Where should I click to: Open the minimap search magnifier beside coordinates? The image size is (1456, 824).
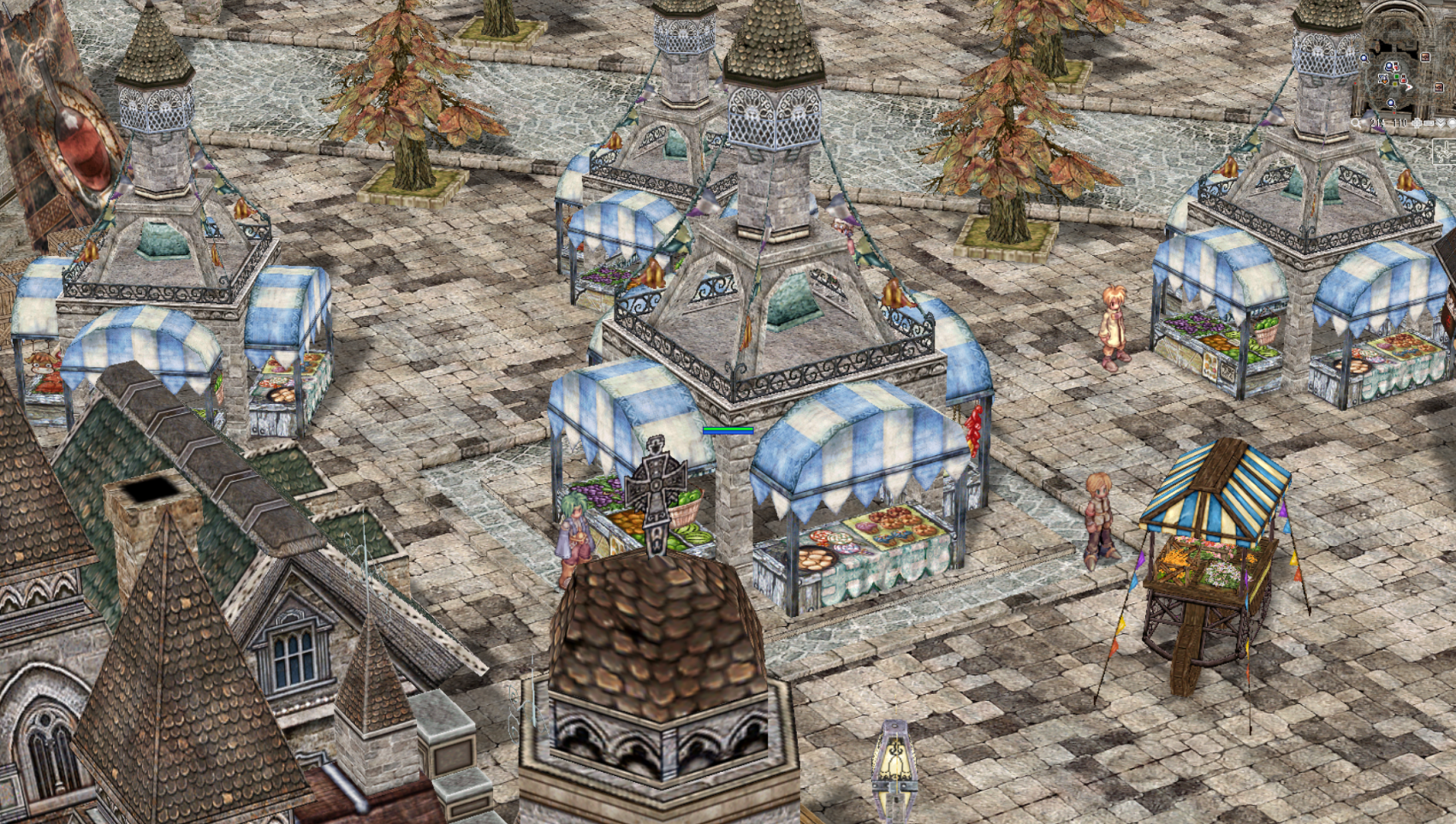click(1355, 123)
